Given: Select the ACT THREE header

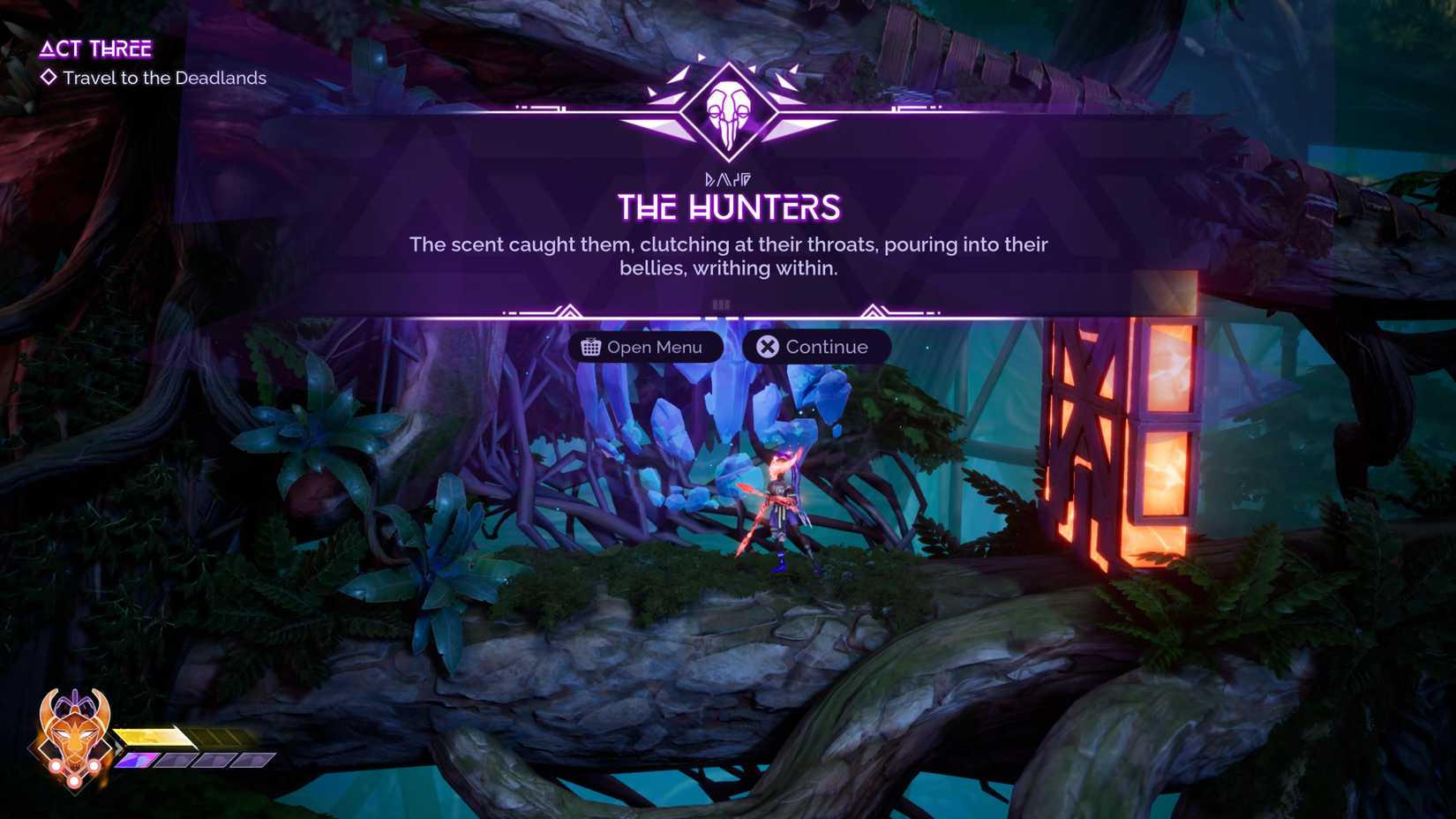Looking at the screenshot, I should tap(97, 48).
